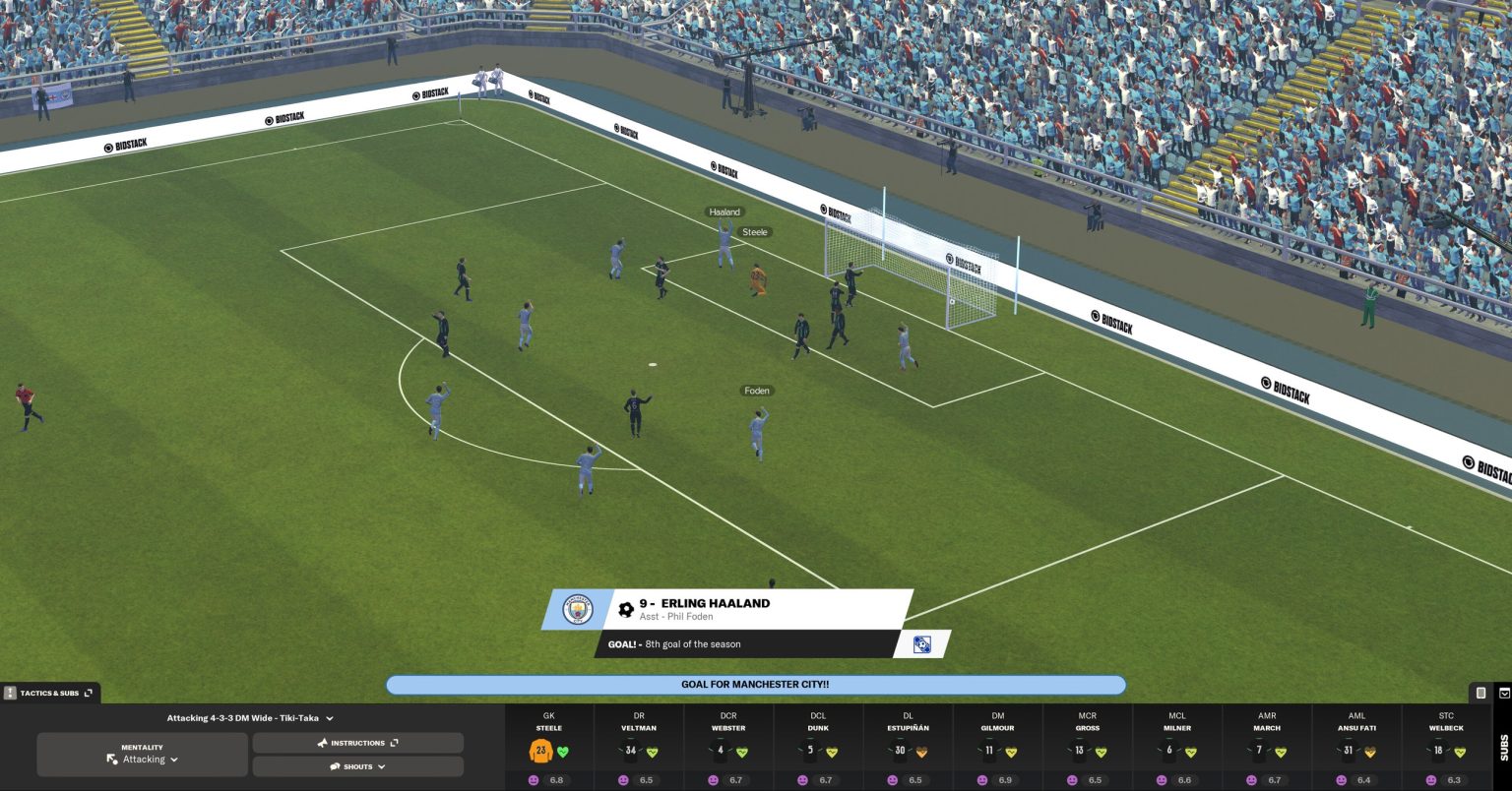Click the club crest at the goal banner's right end
The image size is (1512, 791).
(921, 644)
